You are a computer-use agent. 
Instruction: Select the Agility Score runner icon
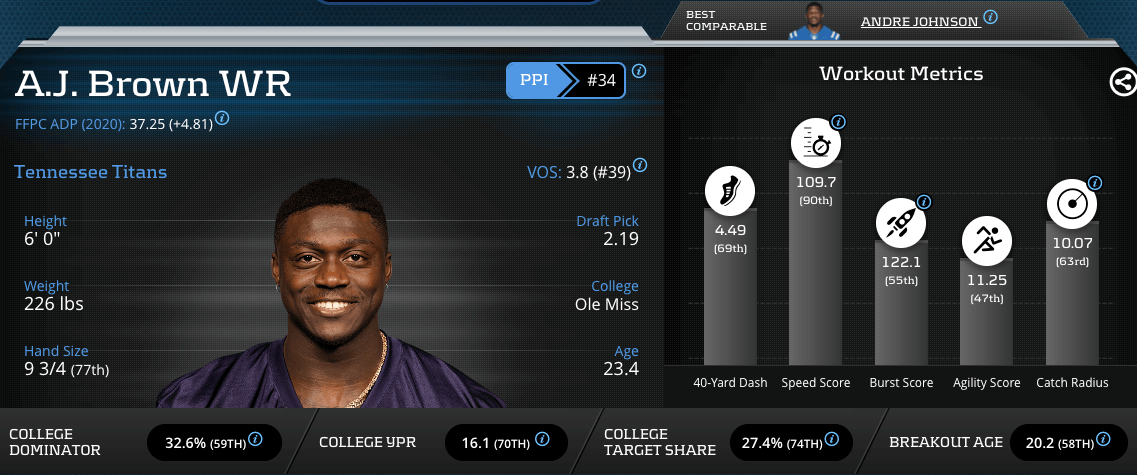pyautogui.click(x=988, y=241)
